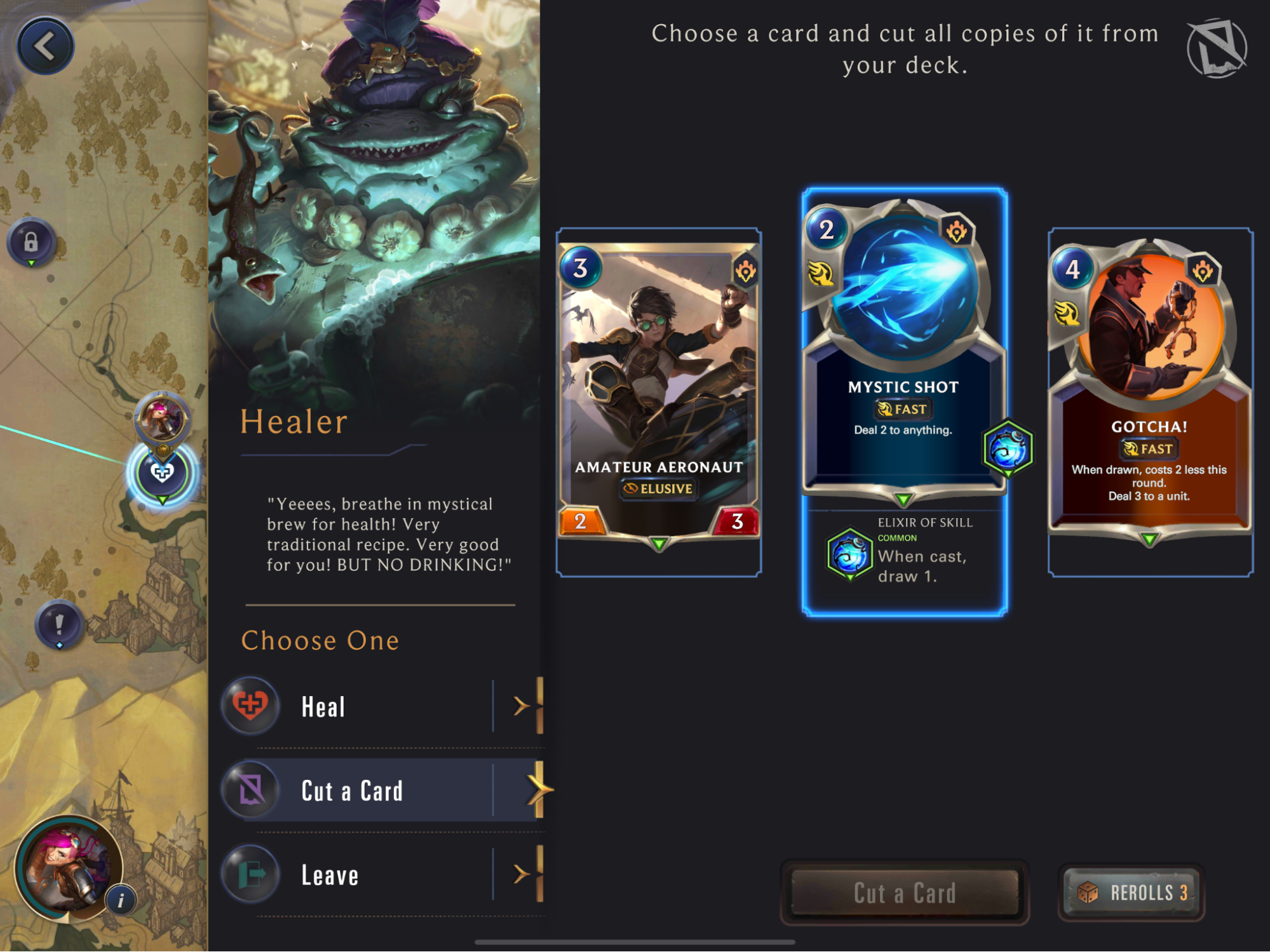The image size is (1270, 952).
Task: Inspect the Elixir of Skill item icon
Action: pos(849,554)
